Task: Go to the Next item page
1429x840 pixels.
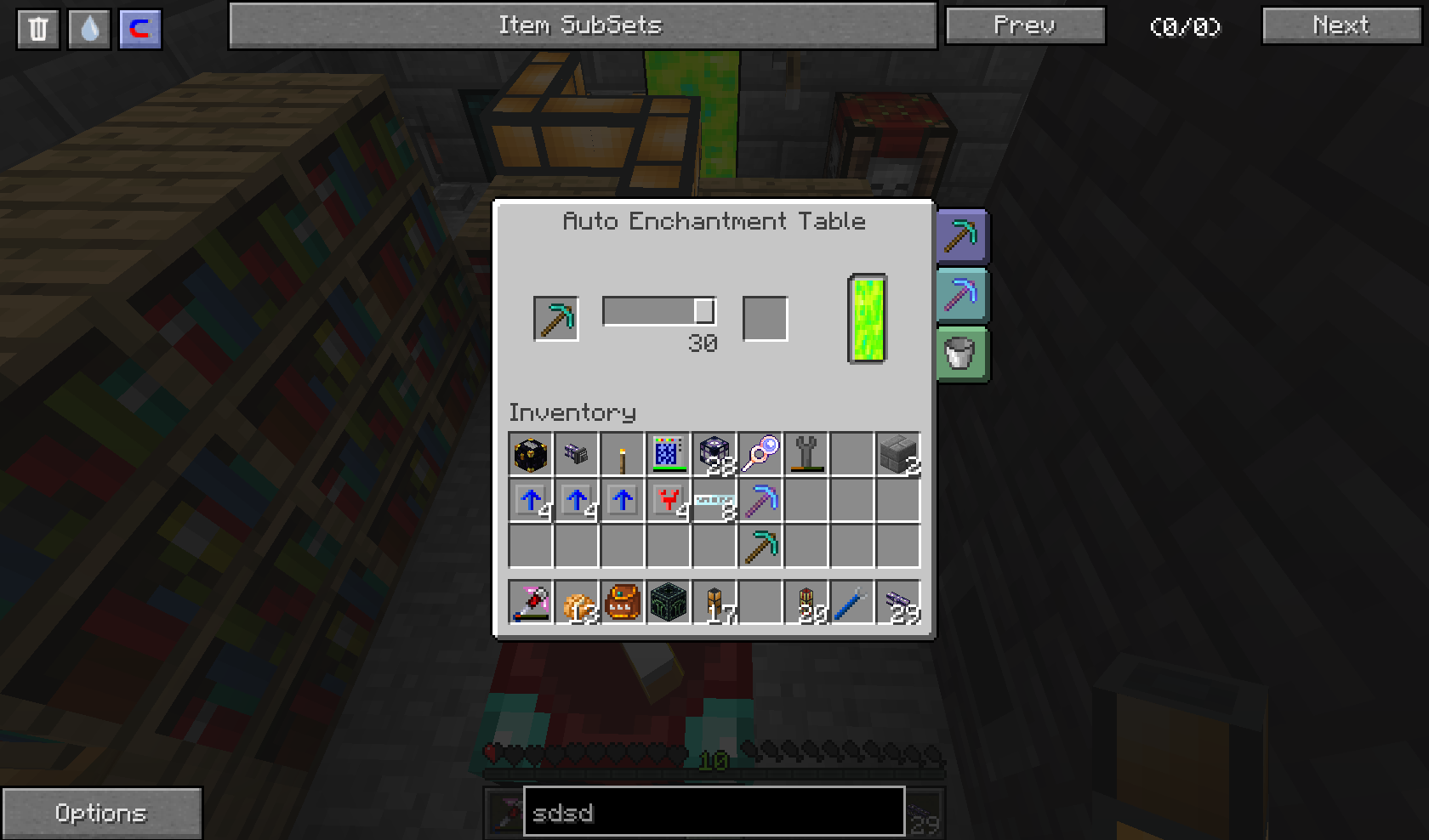Action: click(1341, 26)
